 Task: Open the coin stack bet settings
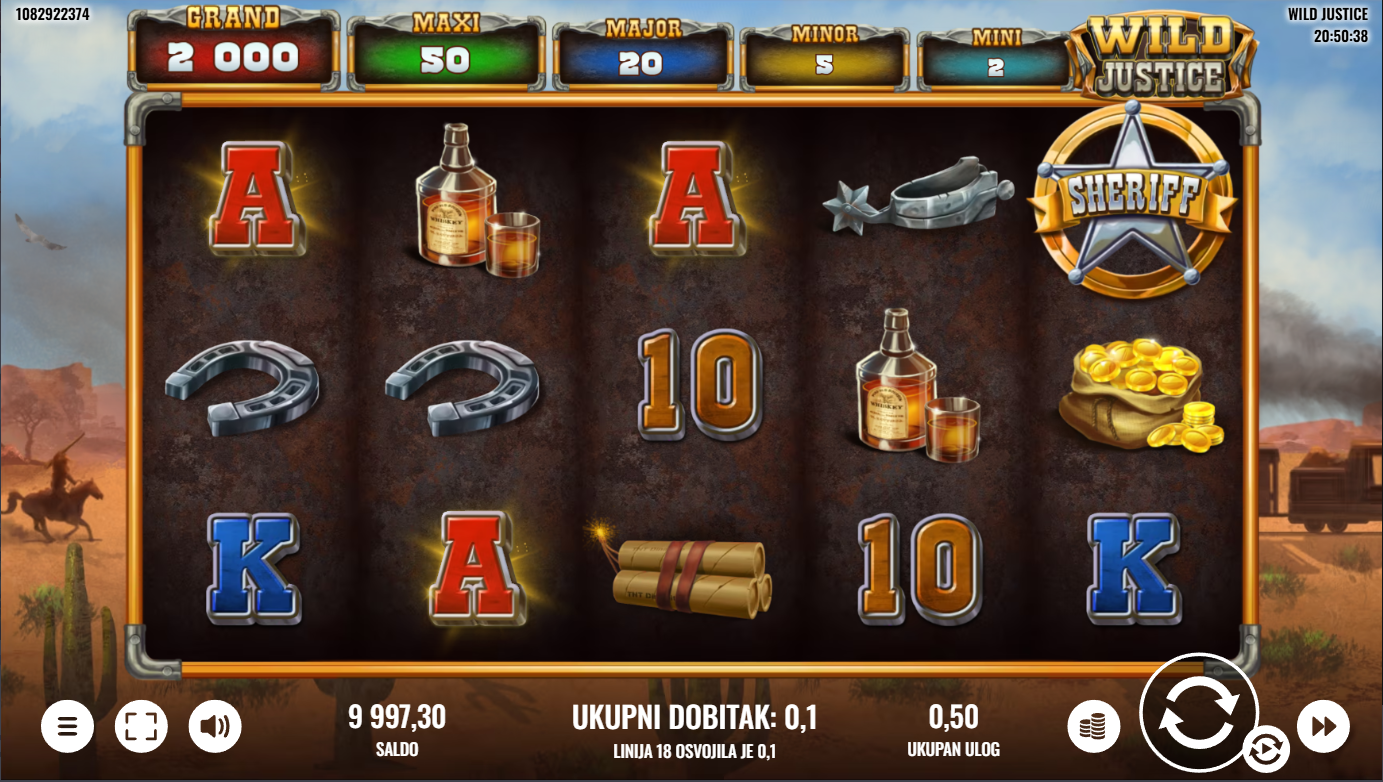(1093, 727)
